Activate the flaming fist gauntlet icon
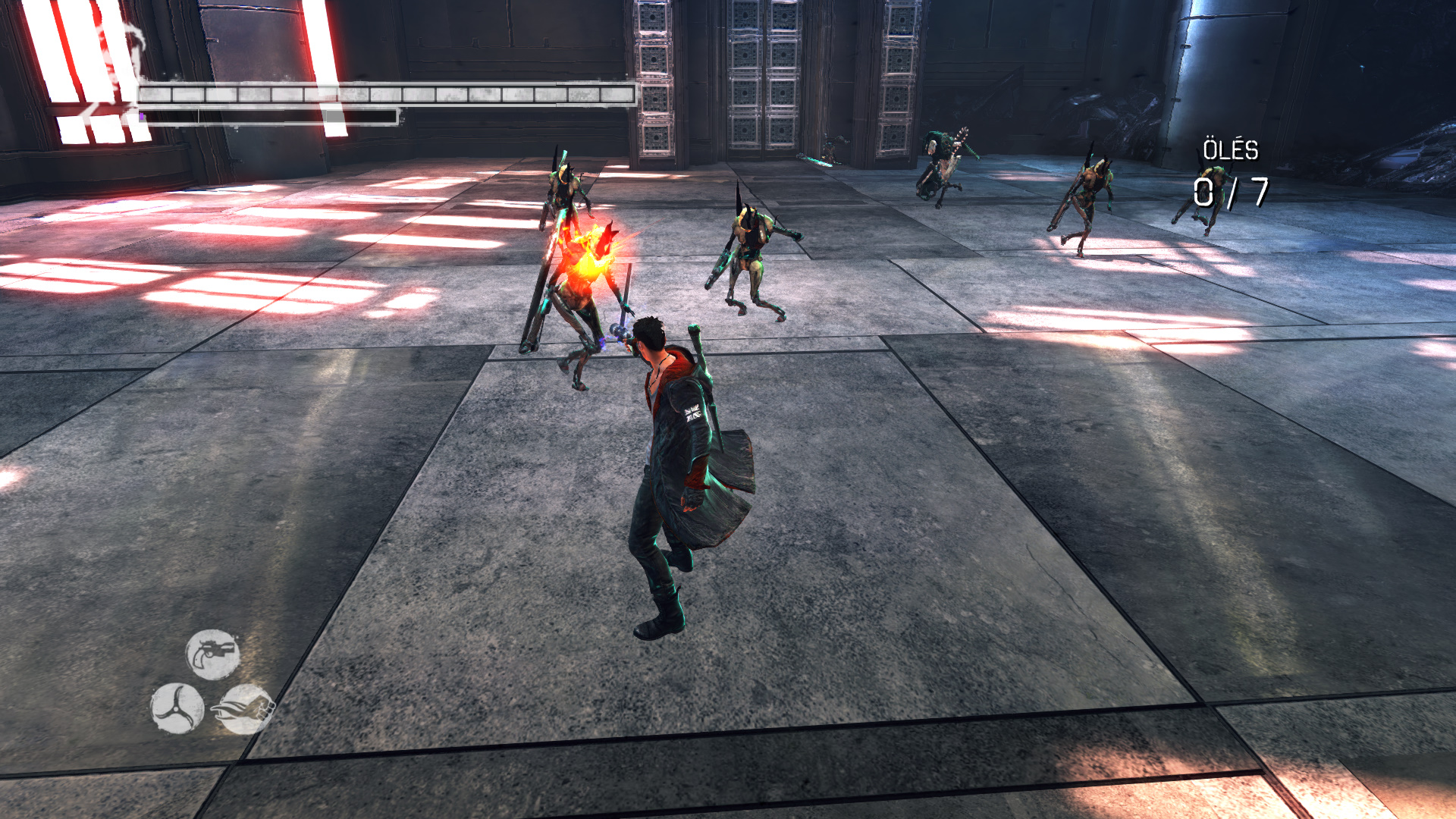 tap(246, 709)
